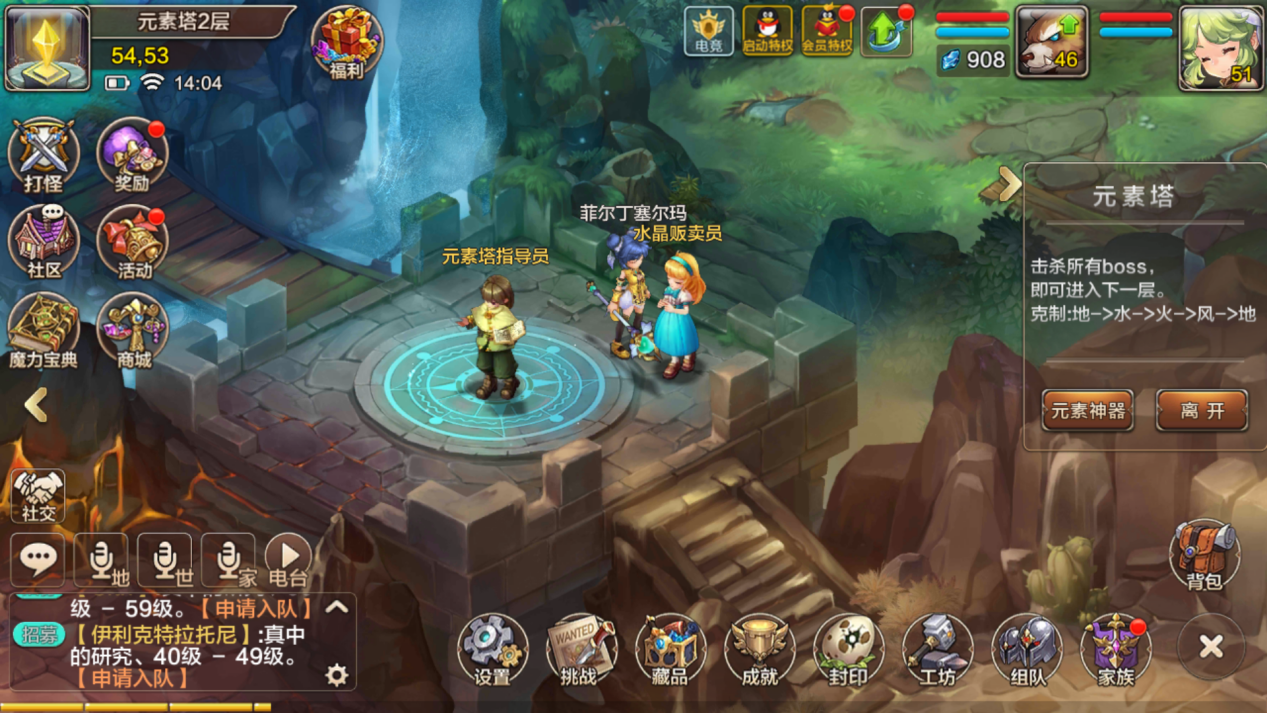1267x713 pixels.
Task: Open the 工坊 workshop hammer icon
Action: click(937, 648)
